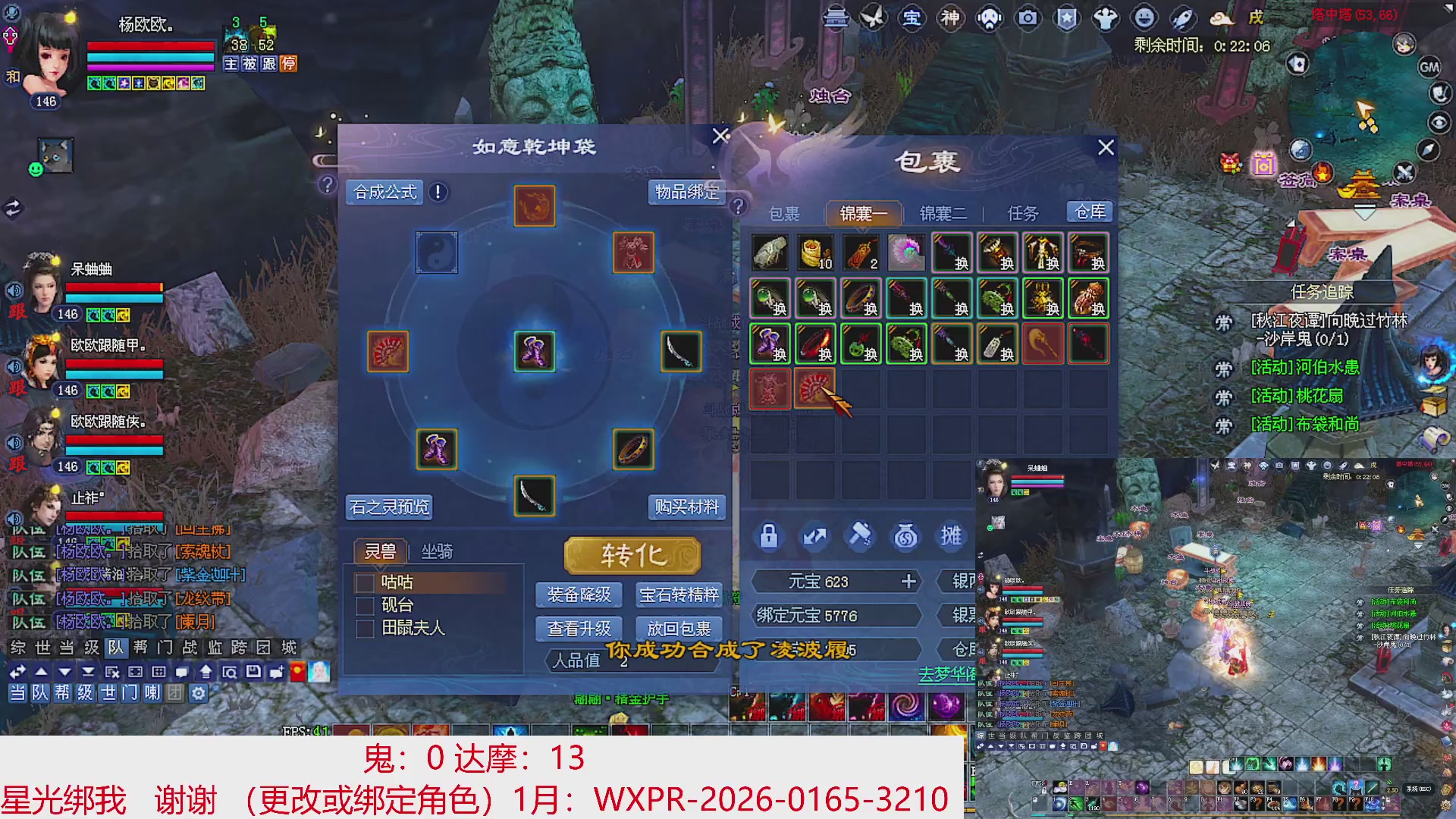The height and width of the screenshot is (819, 1456).
Task: Check the 砚台 pet checkbox
Action: (364, 606)
